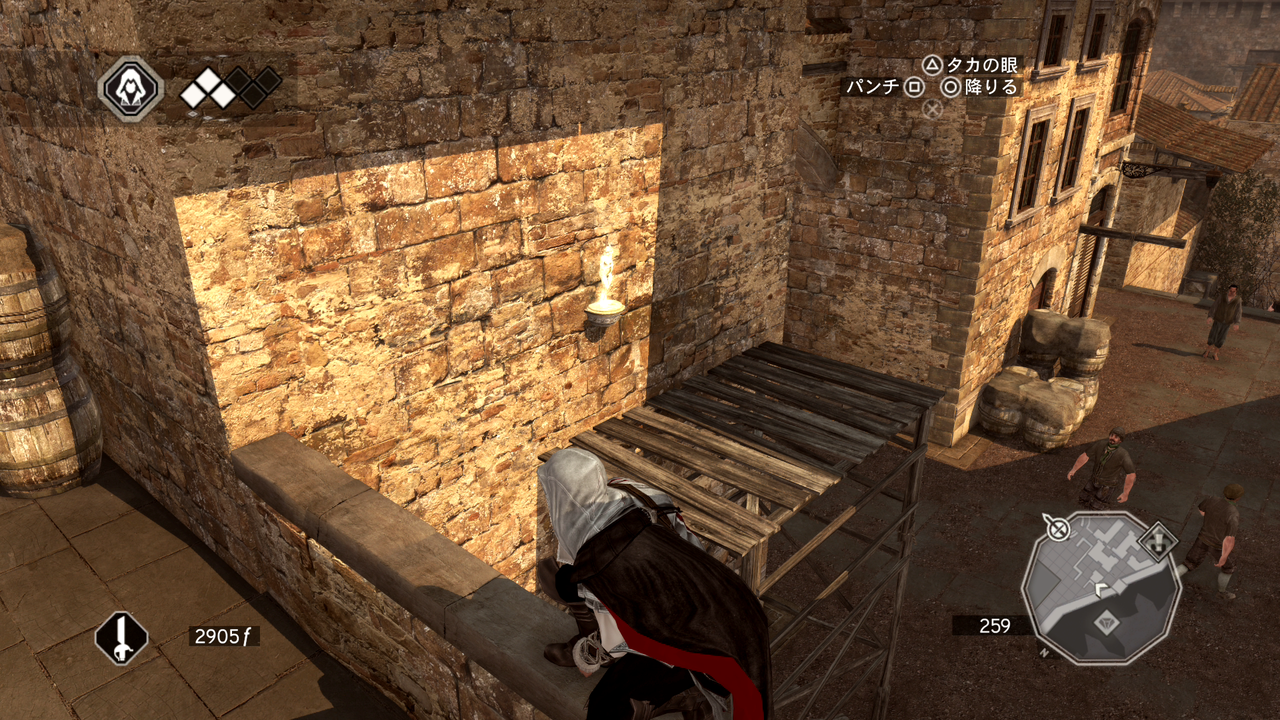Click the Circle descend button icon
This screenshot has width=1280, height=720.
pos(951,88)
